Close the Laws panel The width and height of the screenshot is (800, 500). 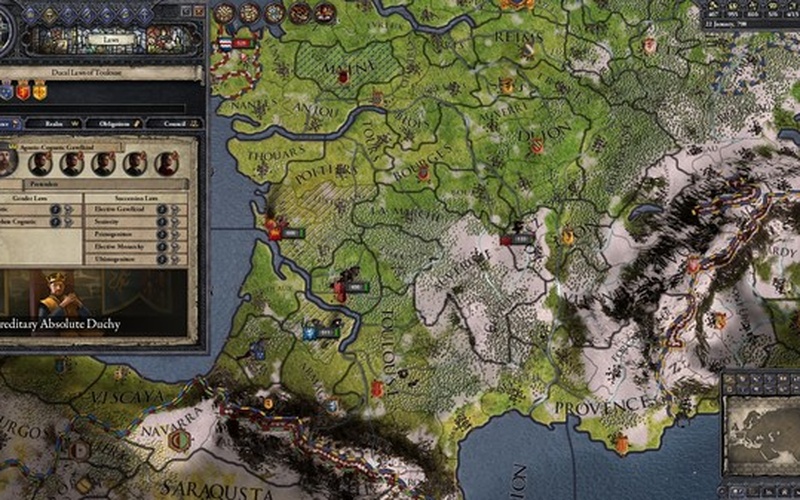pyautogui.click(x=199, y=11)
